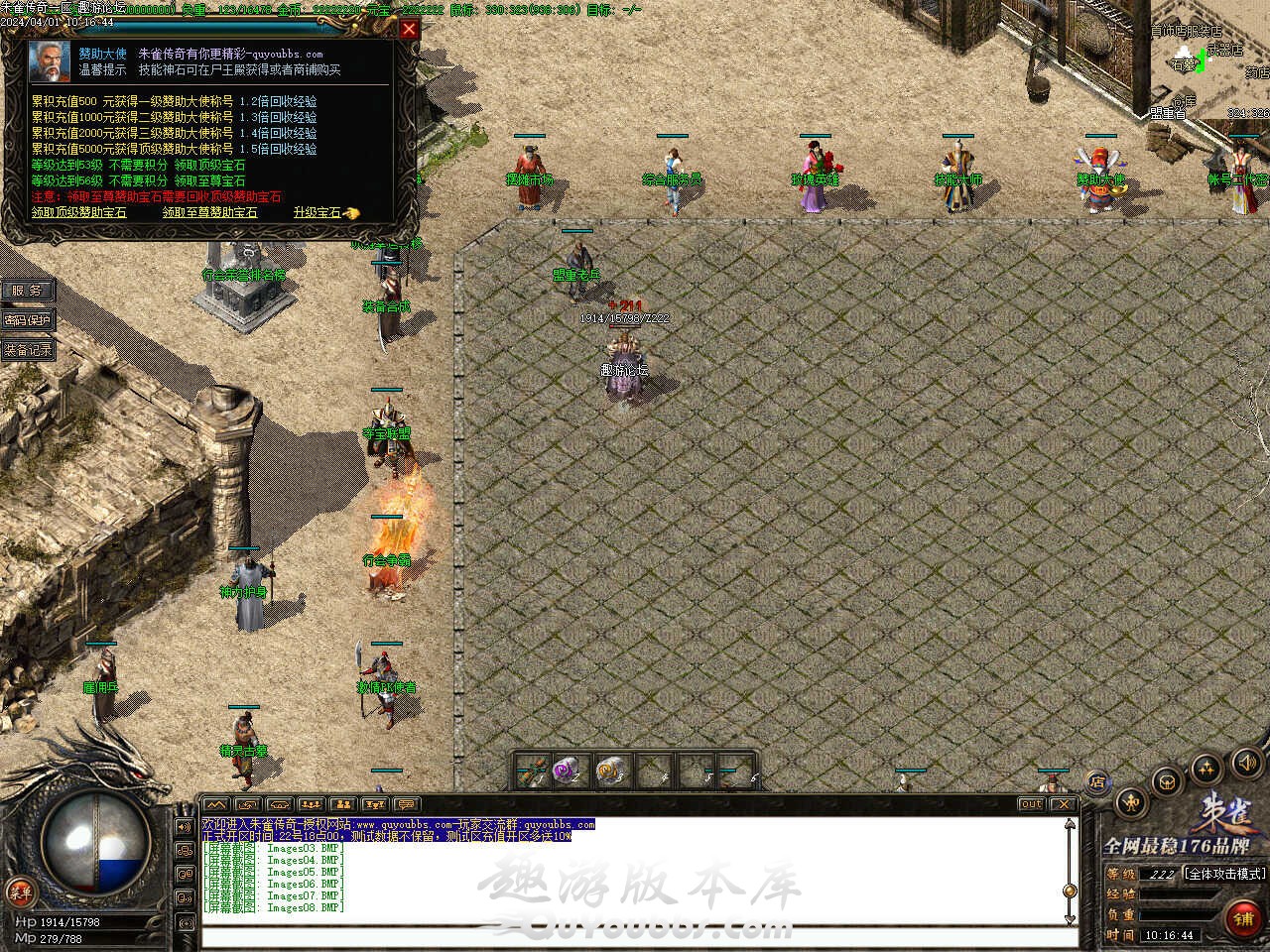Close the sponsor ambassador dialog

pyautogui.click(x=409, y=30)
